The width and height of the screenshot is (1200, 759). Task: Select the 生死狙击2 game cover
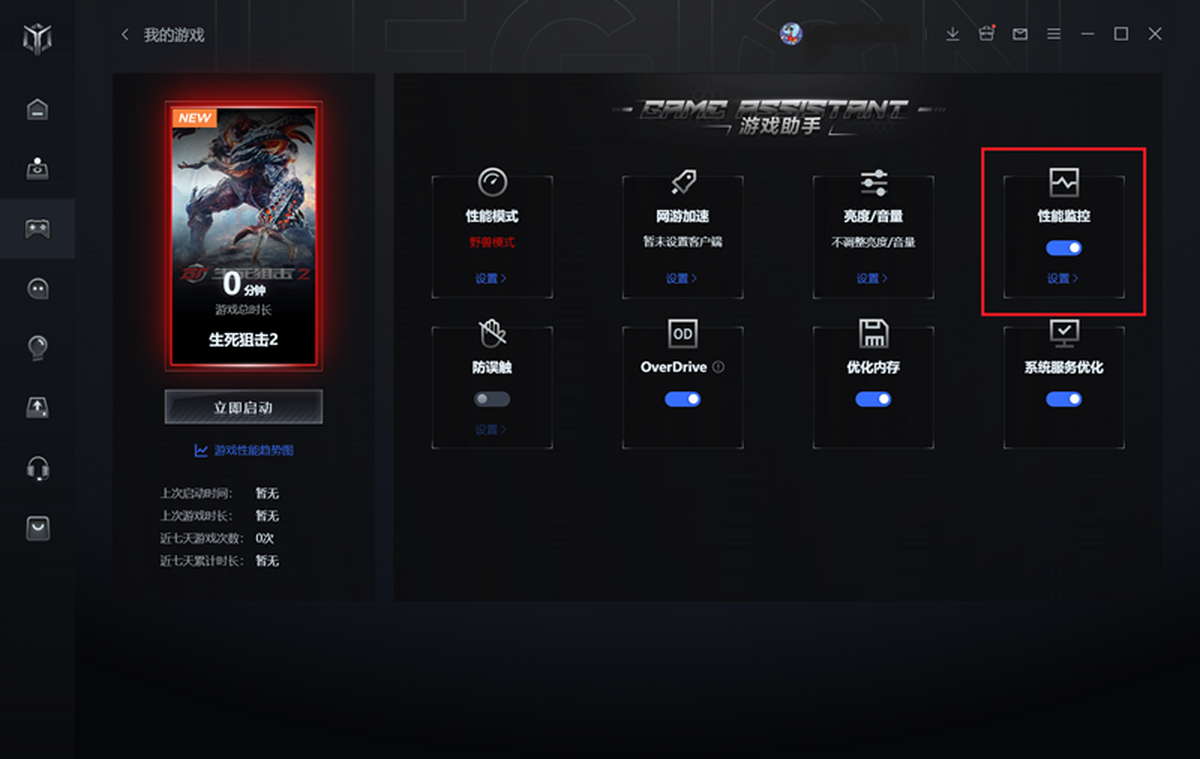[x=243, y=235]
